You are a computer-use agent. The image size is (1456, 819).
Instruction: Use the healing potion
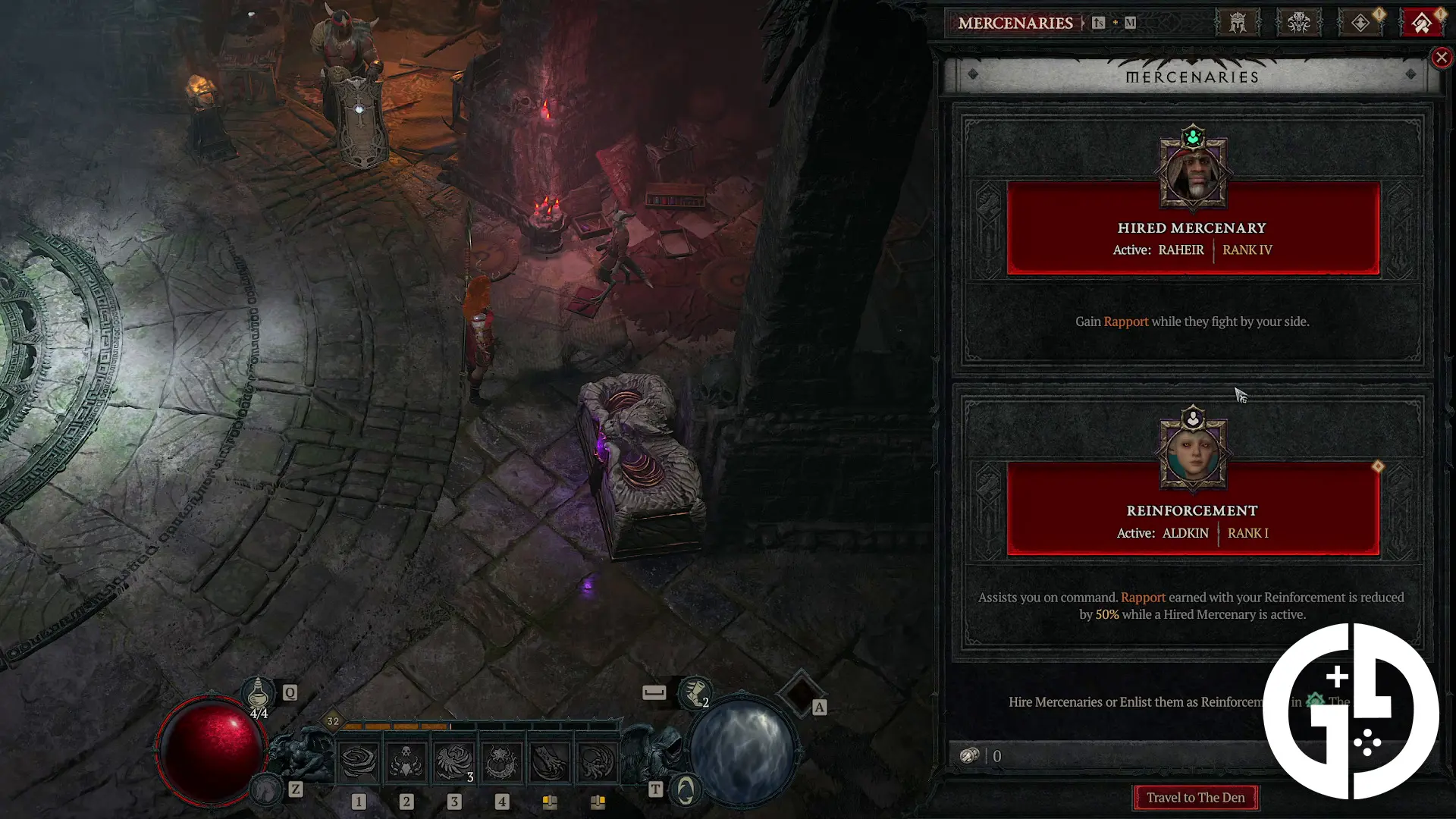coord(258,692)
